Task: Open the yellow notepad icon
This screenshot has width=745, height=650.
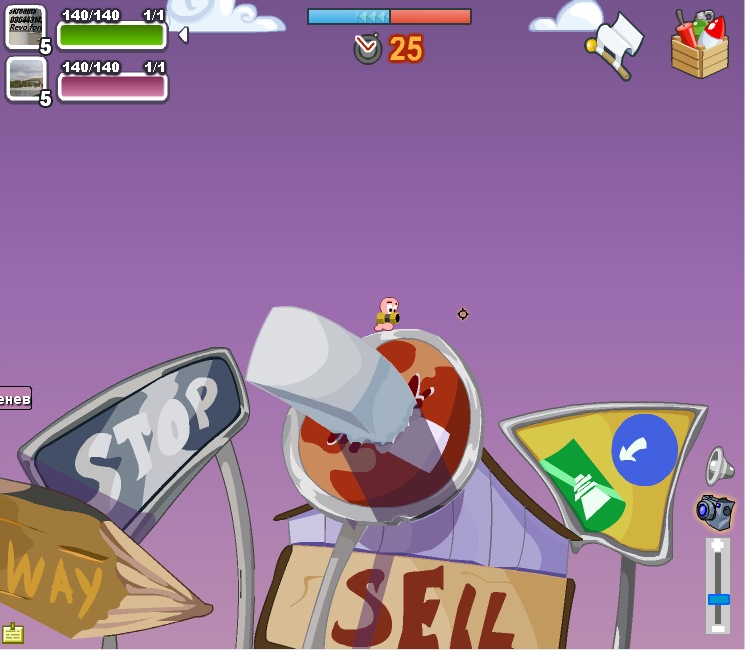Action: [13, 633]
